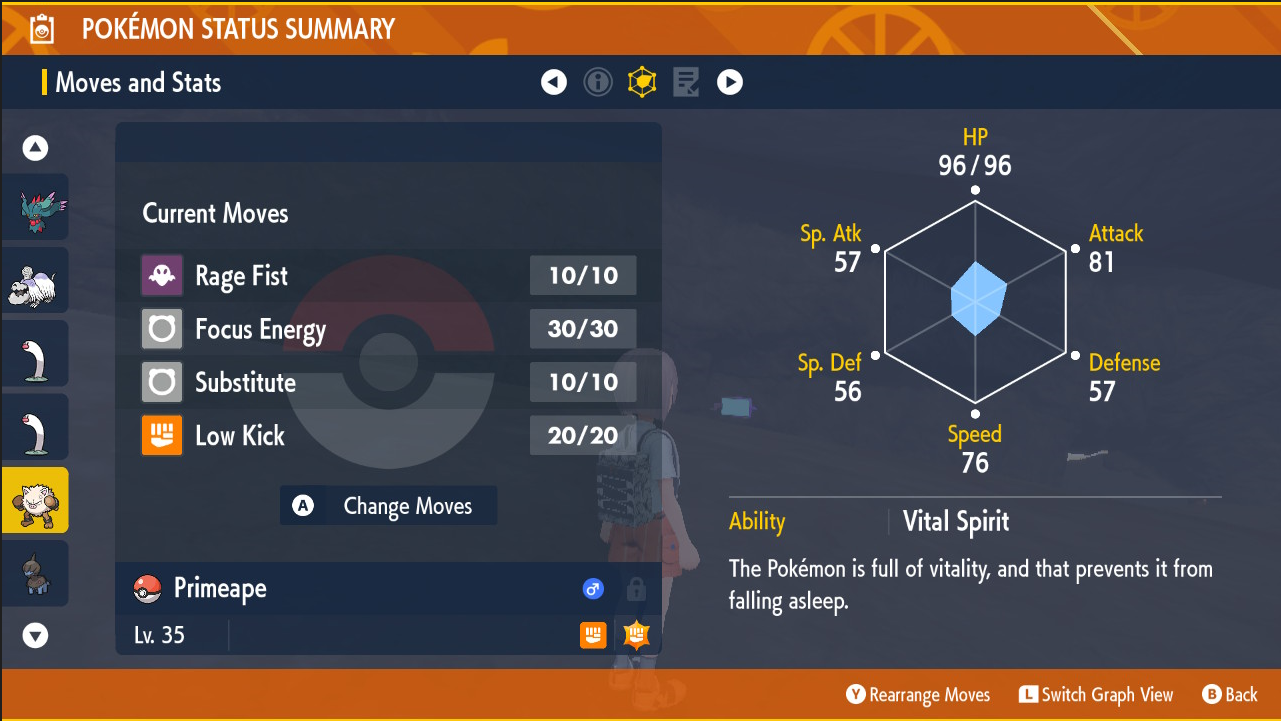Go to the previous summary page arrow
The image size is (1281, 721).
point(554,82)
